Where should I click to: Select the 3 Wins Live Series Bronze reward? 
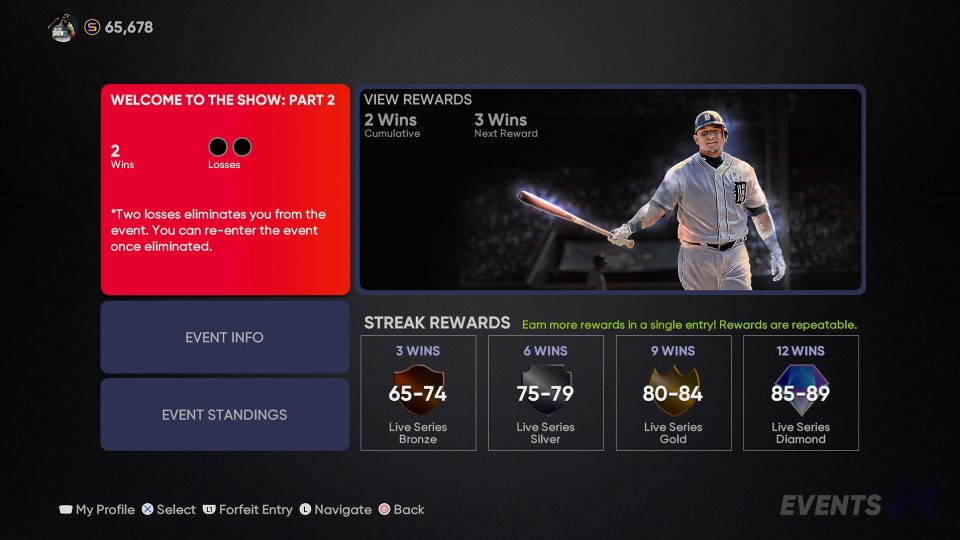point(418,393)
